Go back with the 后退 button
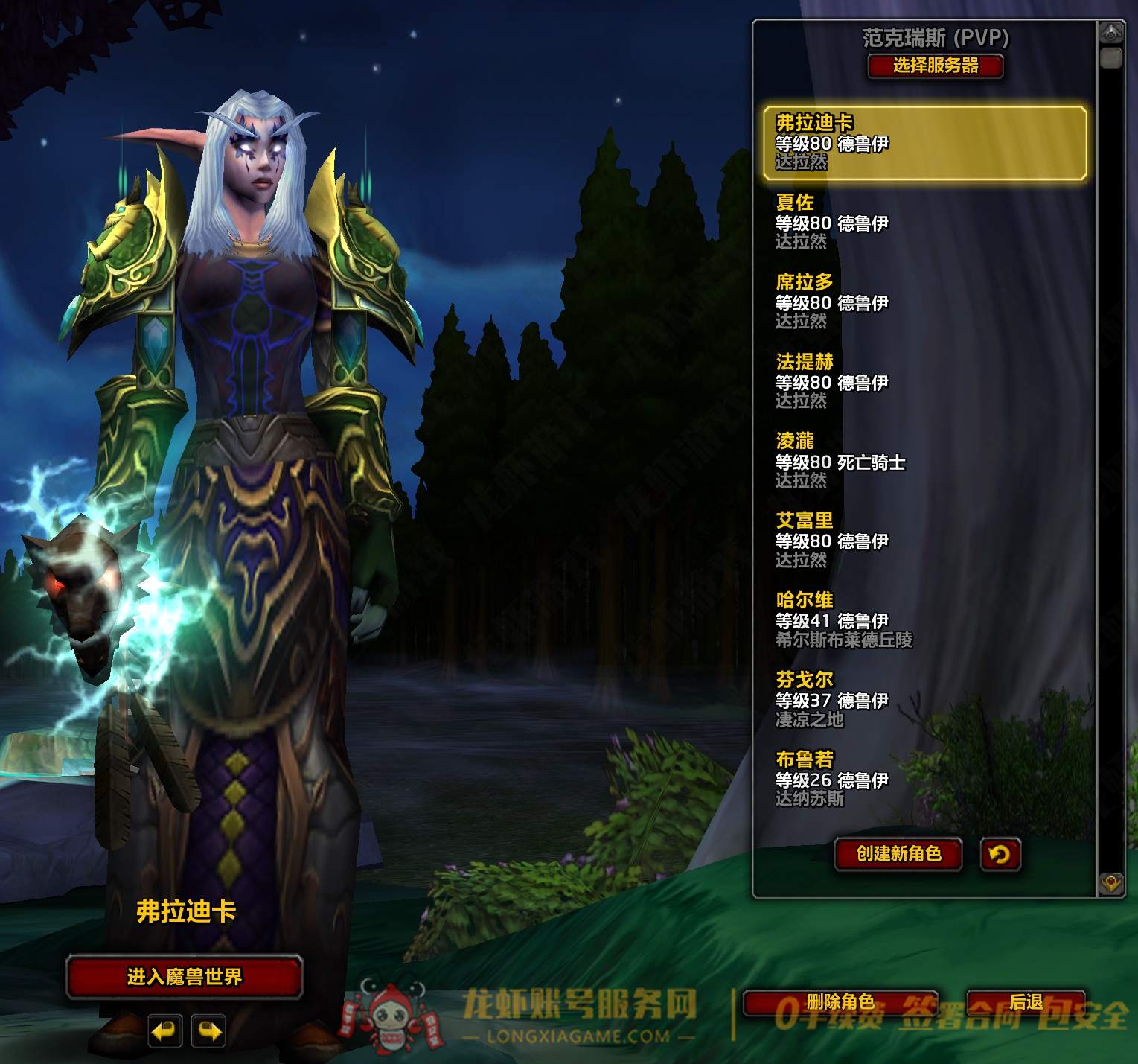The image size is (1138, 1064). point(1026,1003)
